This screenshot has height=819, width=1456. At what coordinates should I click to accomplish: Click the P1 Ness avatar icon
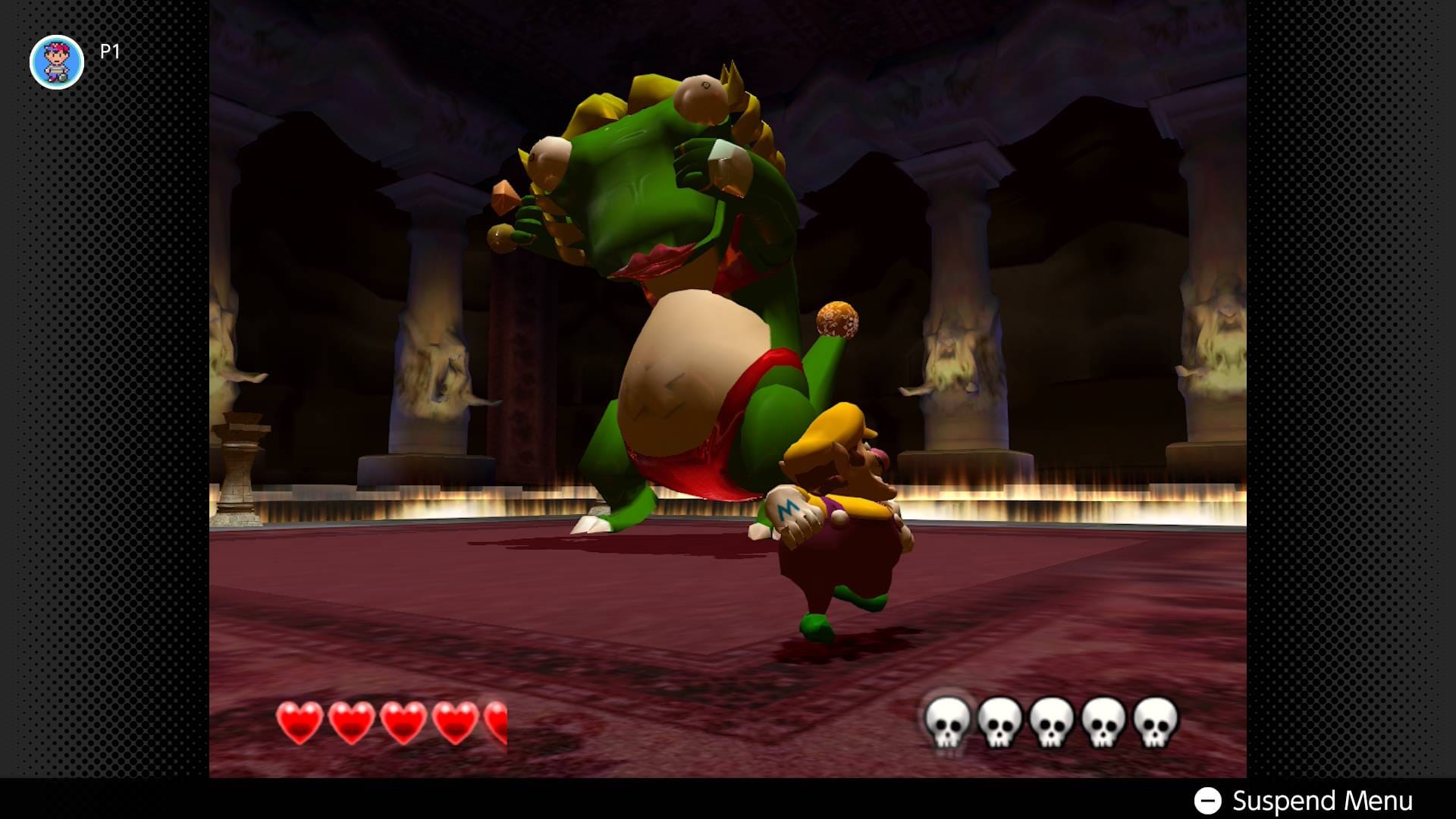click(57, 62)
